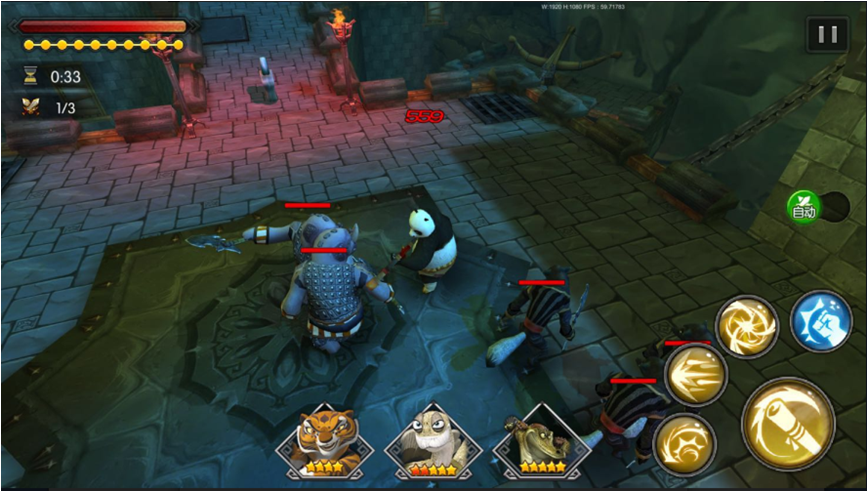The image size is (868, 492).
Task: Toggle the green auto-battle switch
Action: (804, 207)
